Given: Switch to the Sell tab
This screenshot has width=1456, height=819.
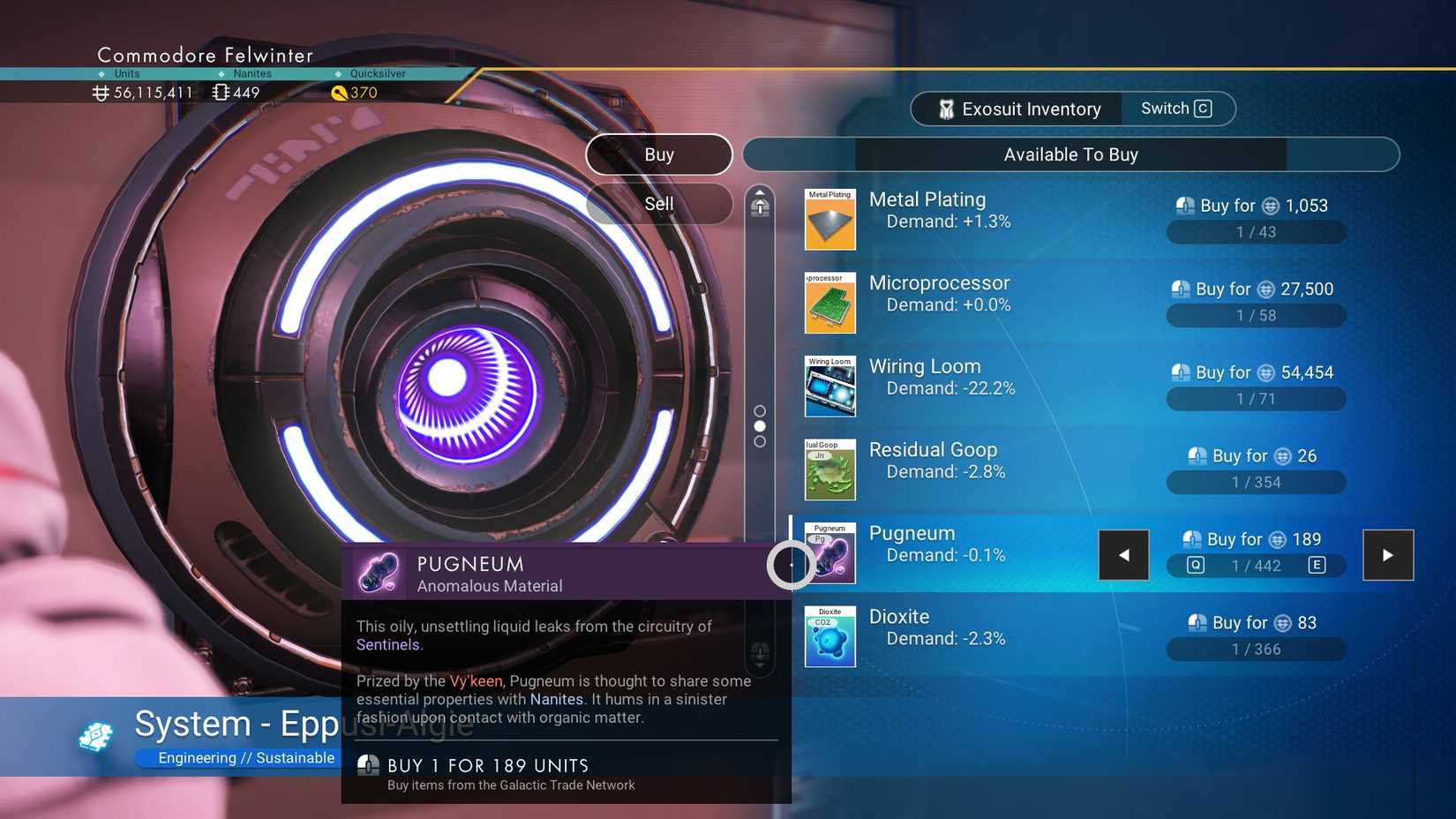Looking at the screenshot, I should click(658, 204).
